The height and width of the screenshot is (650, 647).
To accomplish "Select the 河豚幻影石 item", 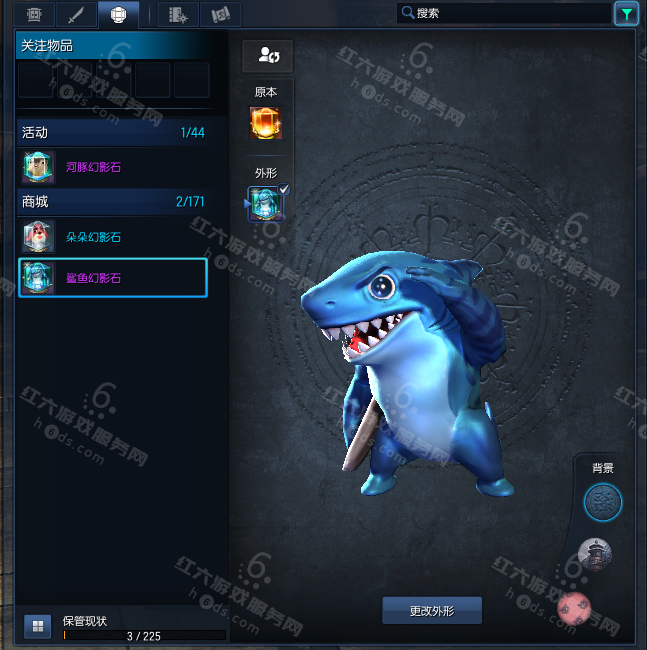I will coord(112,167).
